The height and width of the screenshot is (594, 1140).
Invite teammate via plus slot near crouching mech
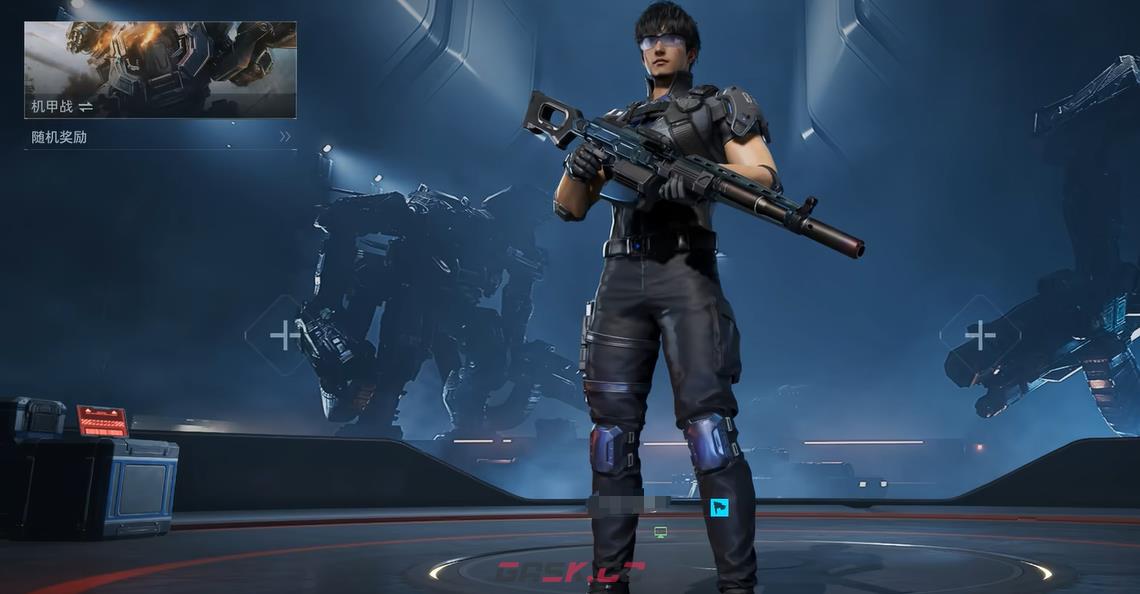point(284,335)
